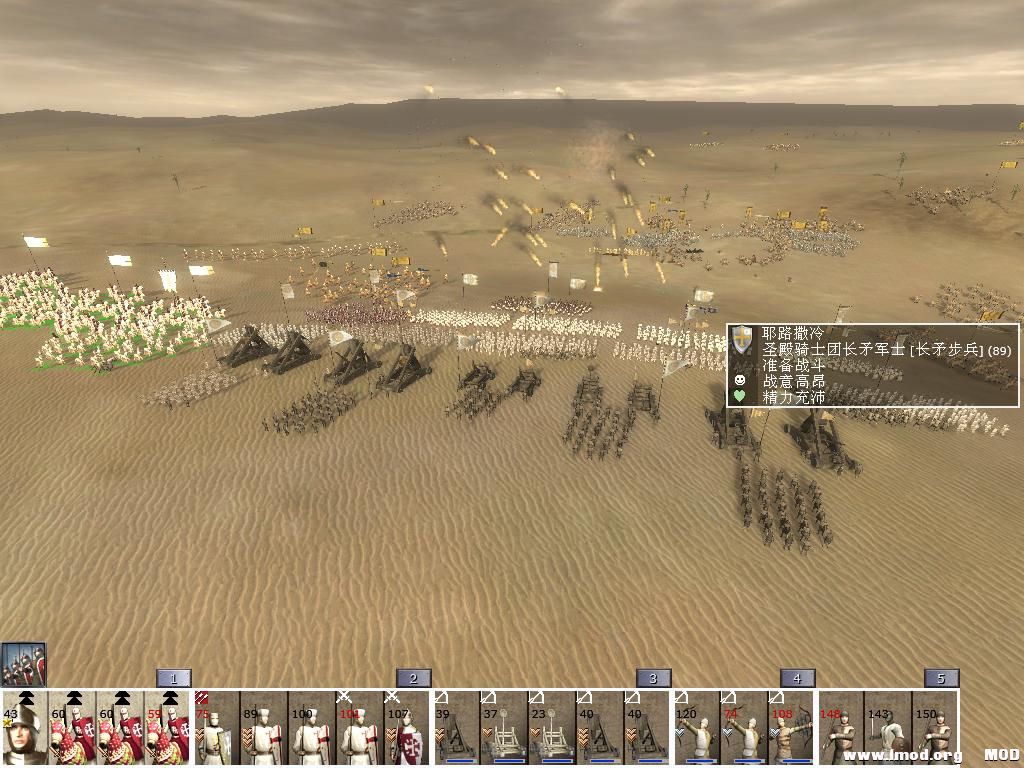The width and height of the screenshot is (1024, 768).
Task: Select the general's bodyguard card with 43 men
Action: pos(24,730)
